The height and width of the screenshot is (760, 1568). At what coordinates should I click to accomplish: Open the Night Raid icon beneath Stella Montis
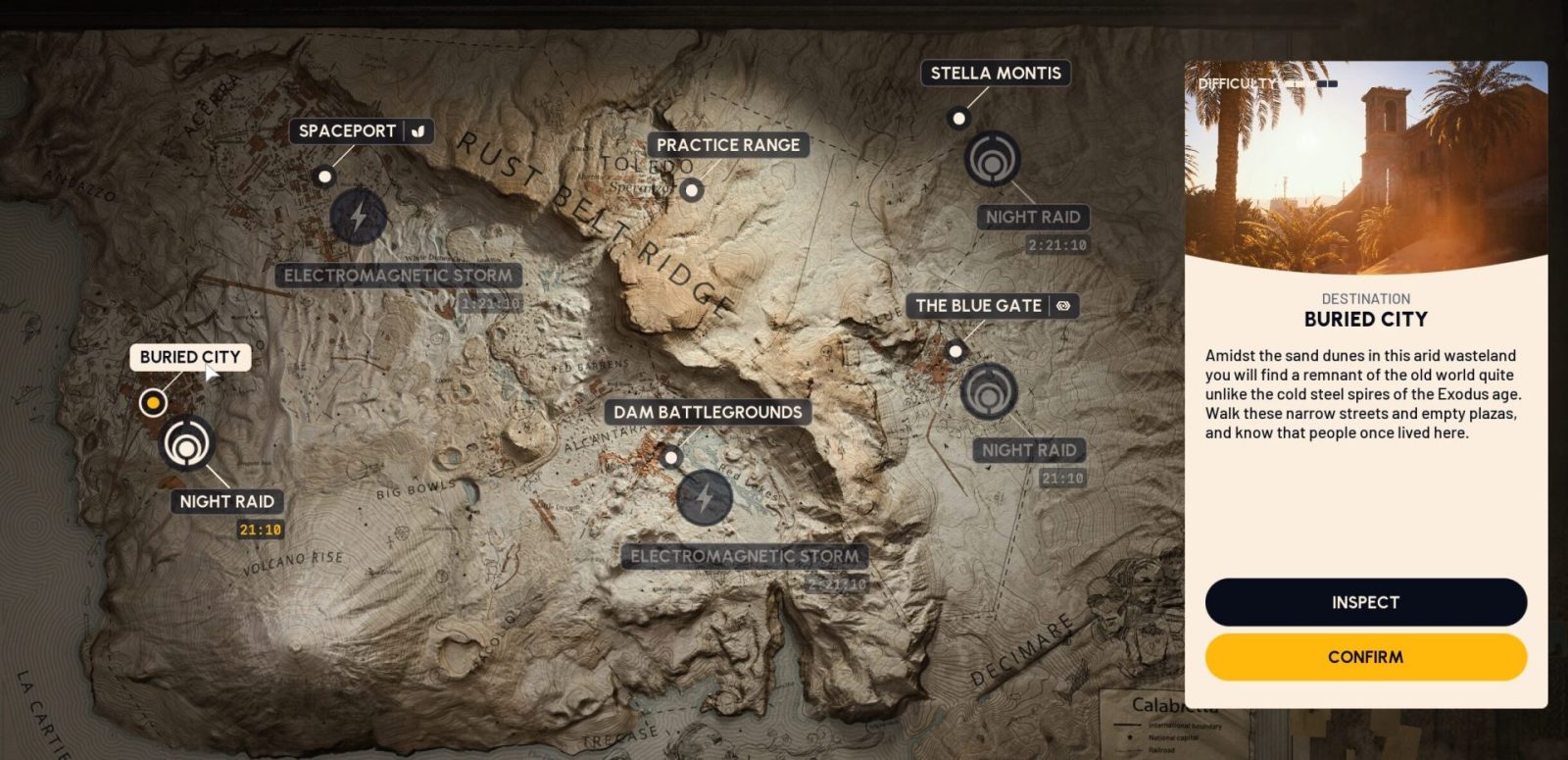coord(996,157)
